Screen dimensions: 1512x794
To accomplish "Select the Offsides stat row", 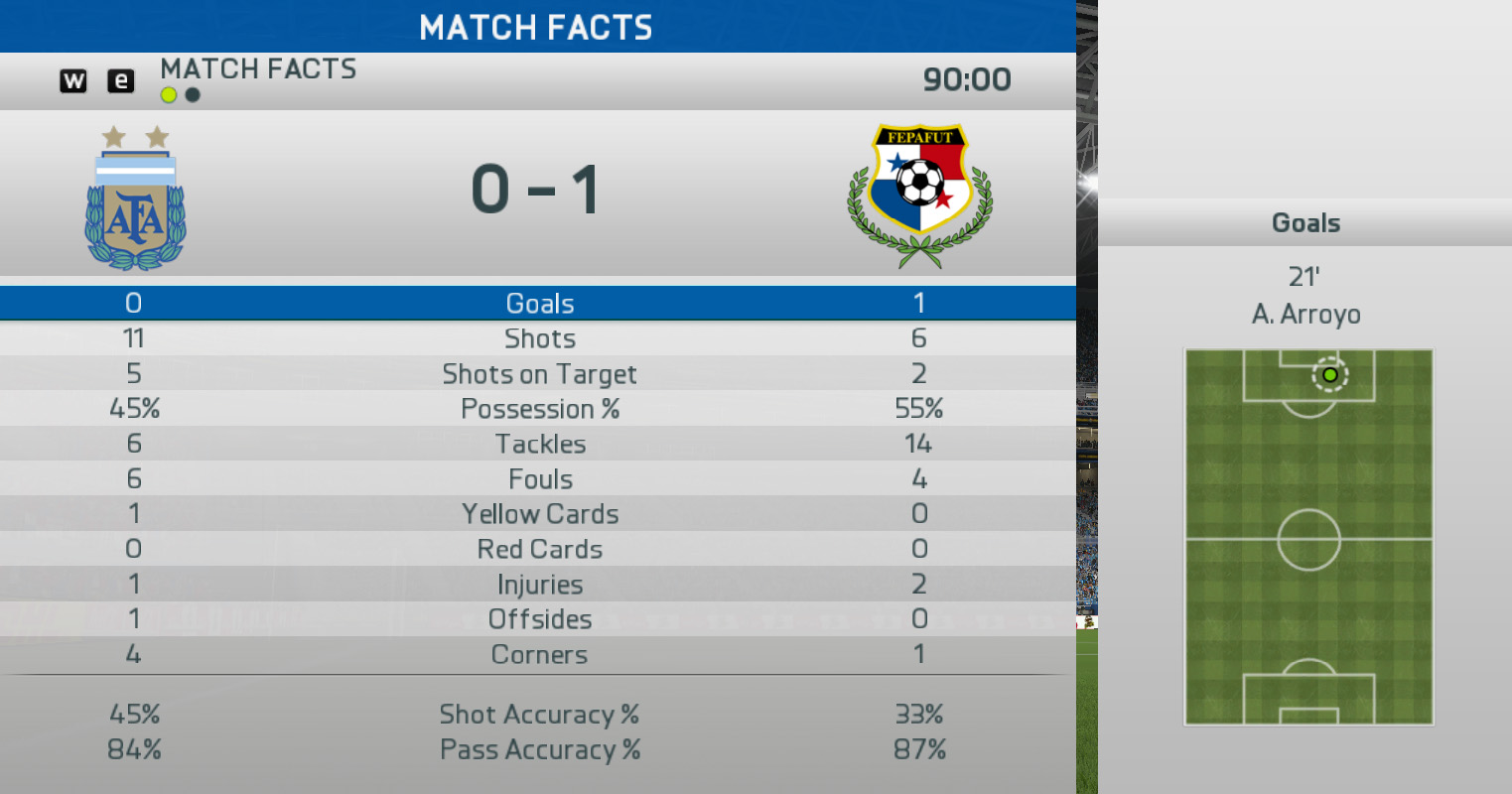I will point(539,619).
